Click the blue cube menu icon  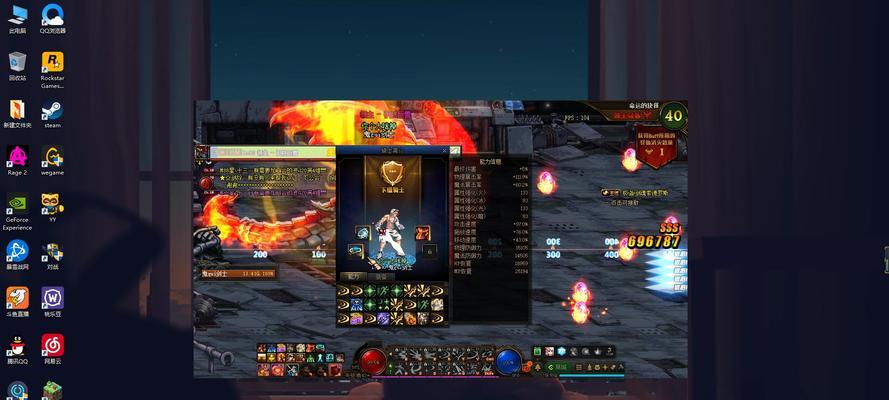[x=562, y=351]
